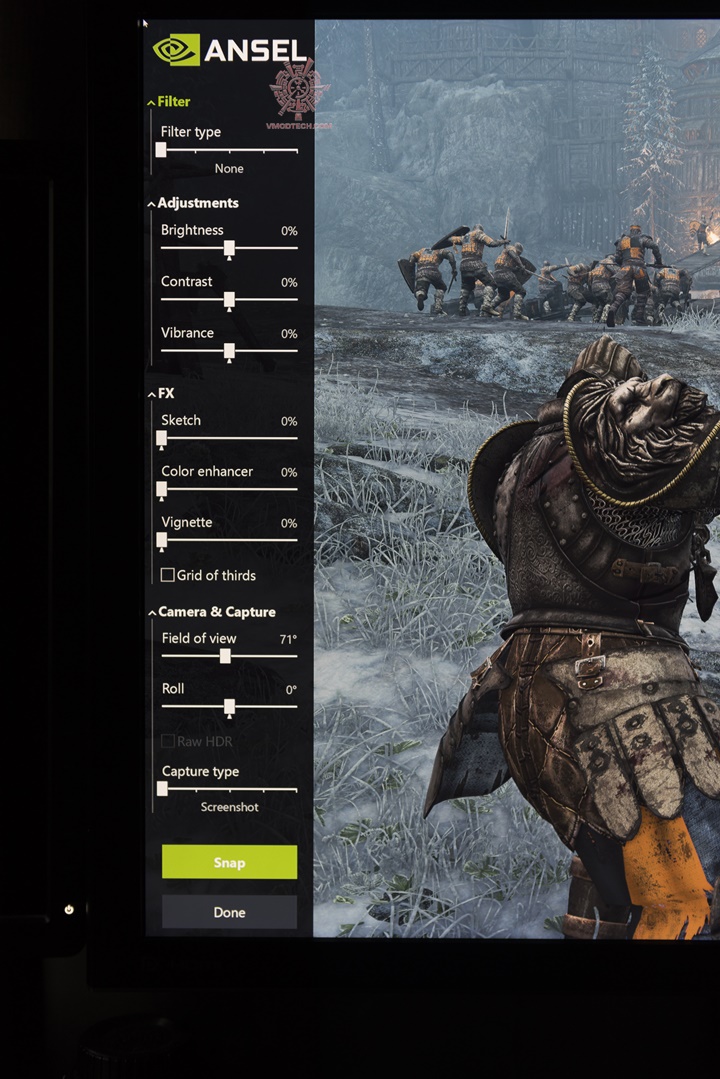Collapse the Adjustments section
Viewport: 720px width, 1079px height.
click(152, 204)
